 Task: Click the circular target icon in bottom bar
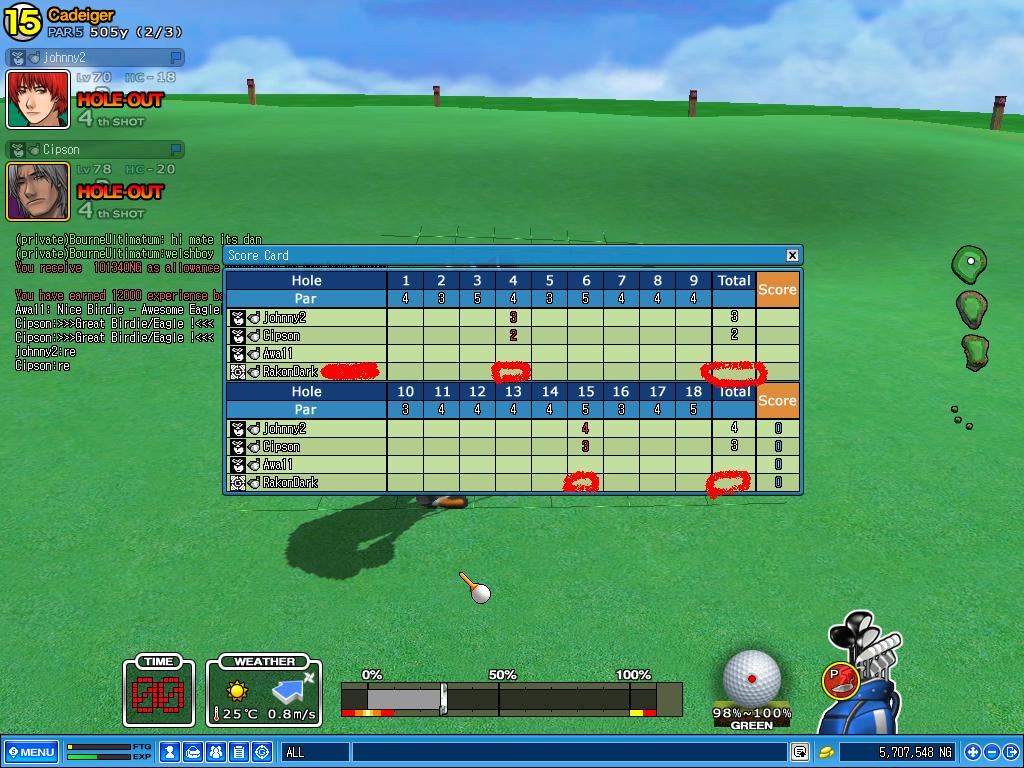tap(262, 752)
